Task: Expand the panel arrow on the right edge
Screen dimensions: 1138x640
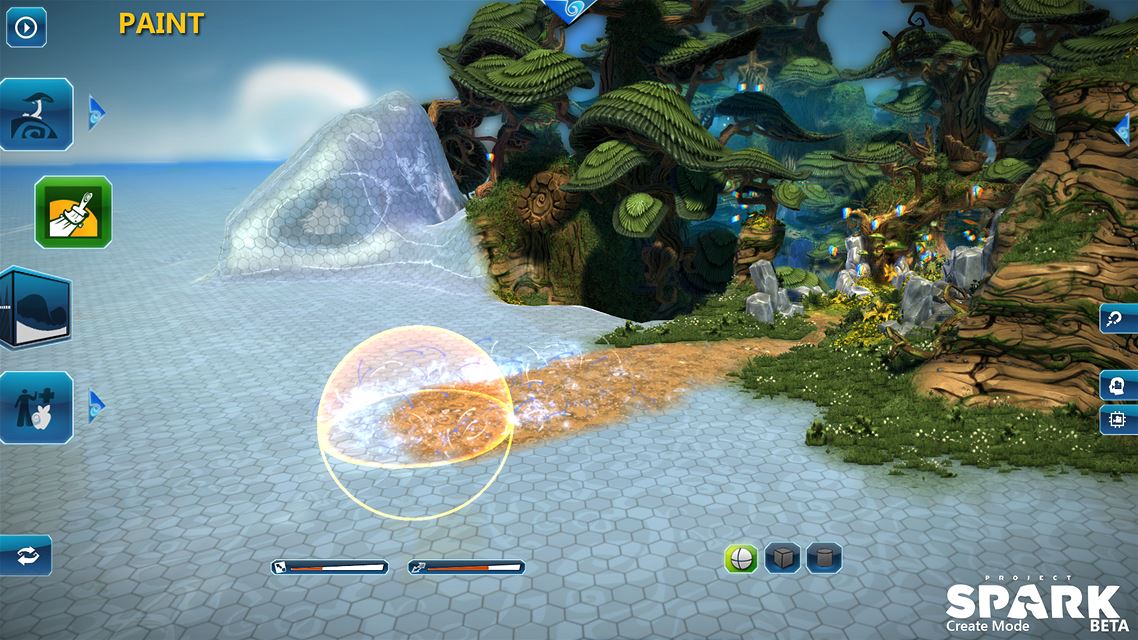Action: [x=1124, y=128]
